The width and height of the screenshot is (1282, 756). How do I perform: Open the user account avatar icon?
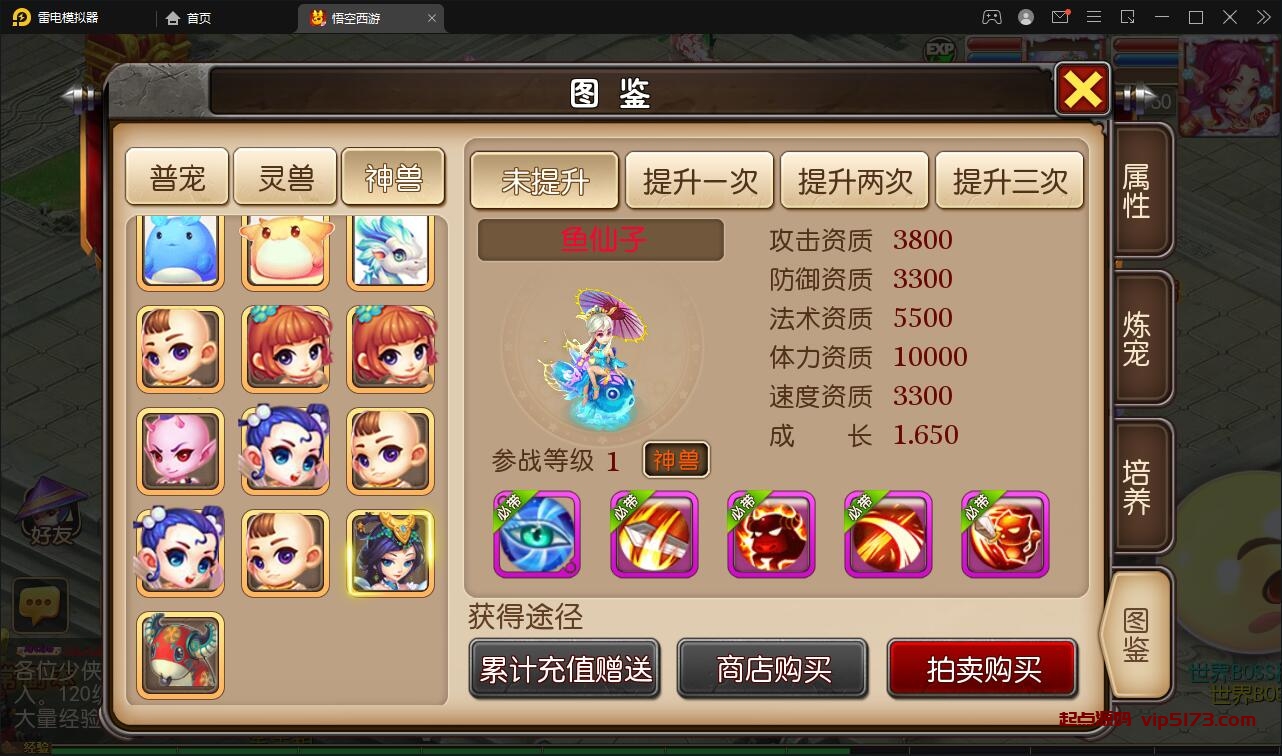pyautogui.click(x=1024, y=17)
